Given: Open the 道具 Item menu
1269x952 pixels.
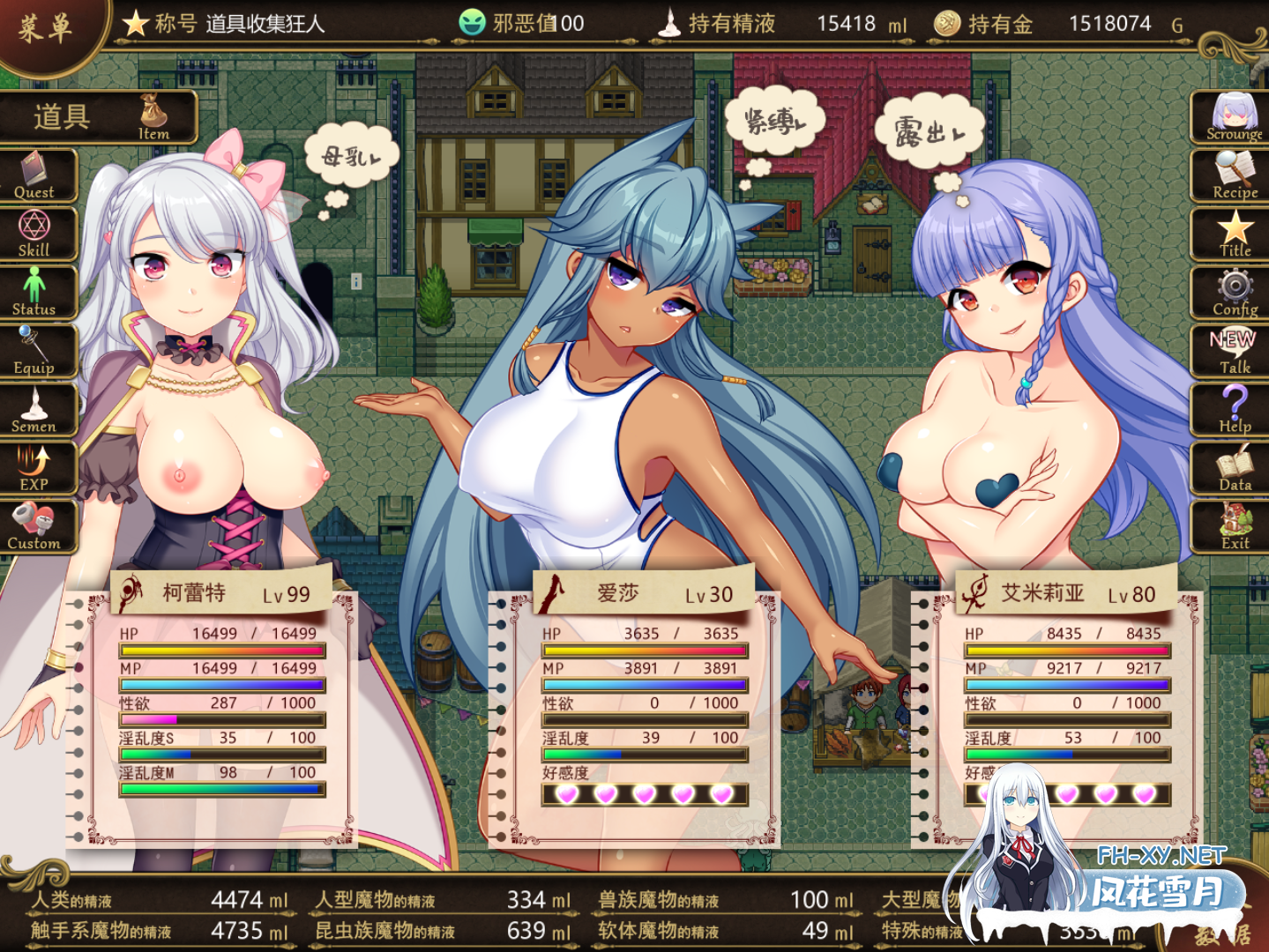Looking at the screenshot, I should [x=97, y=117].
